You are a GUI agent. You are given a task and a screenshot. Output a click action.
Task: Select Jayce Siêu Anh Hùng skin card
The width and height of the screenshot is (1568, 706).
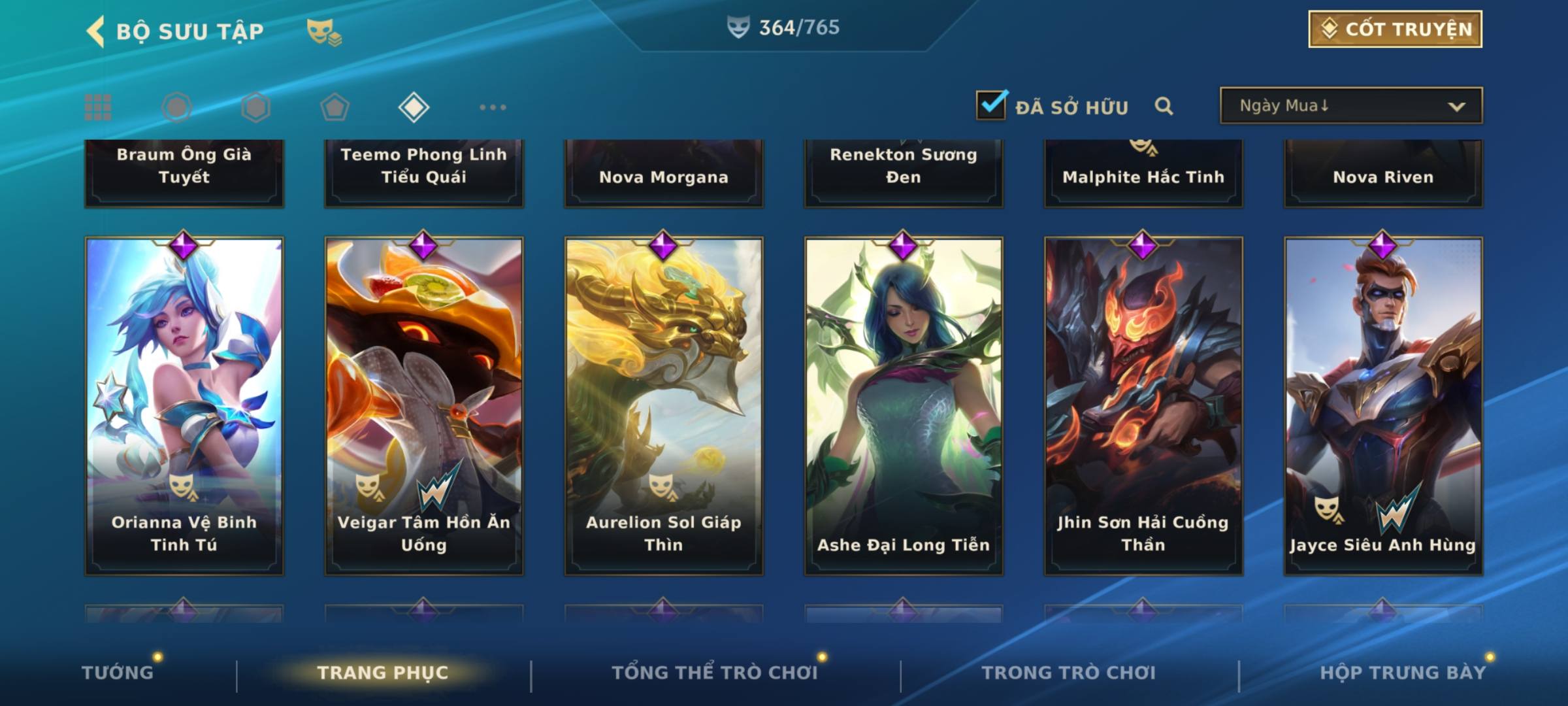pyautogui.click(x=1383, y=405)
